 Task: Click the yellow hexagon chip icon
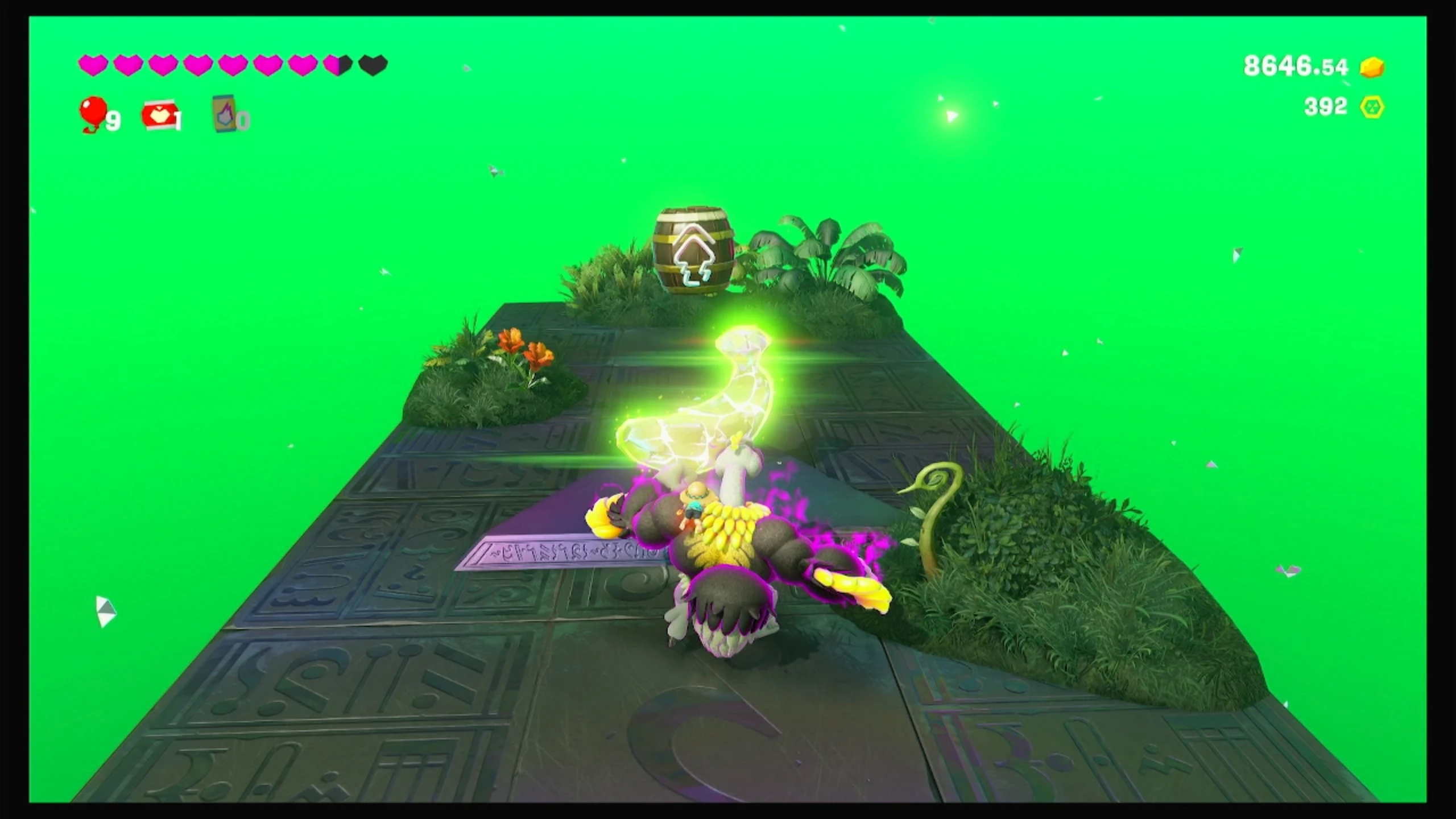click(1372, 107)
